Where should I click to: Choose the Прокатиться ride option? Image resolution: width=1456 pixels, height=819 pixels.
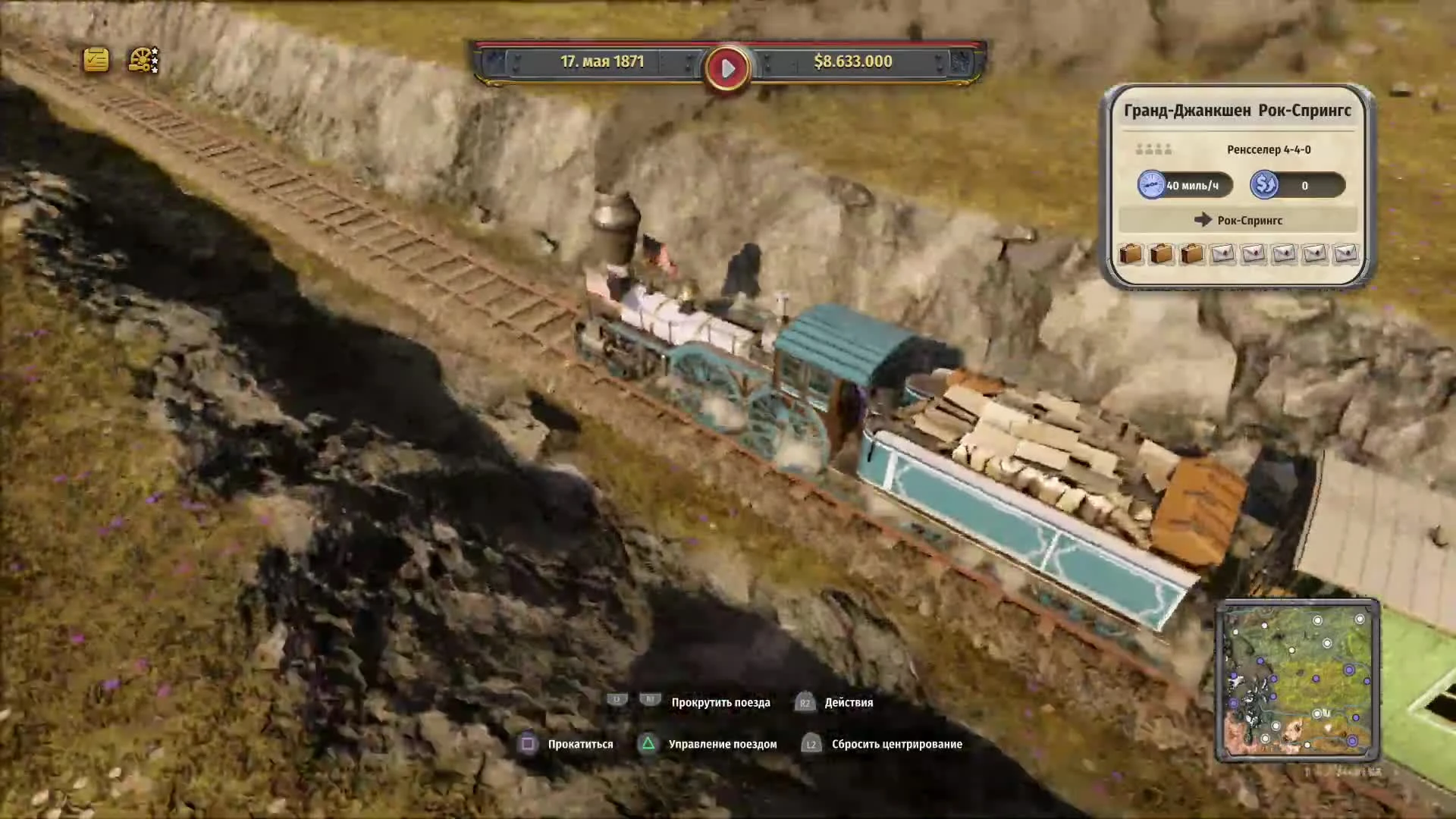[580, 744]
